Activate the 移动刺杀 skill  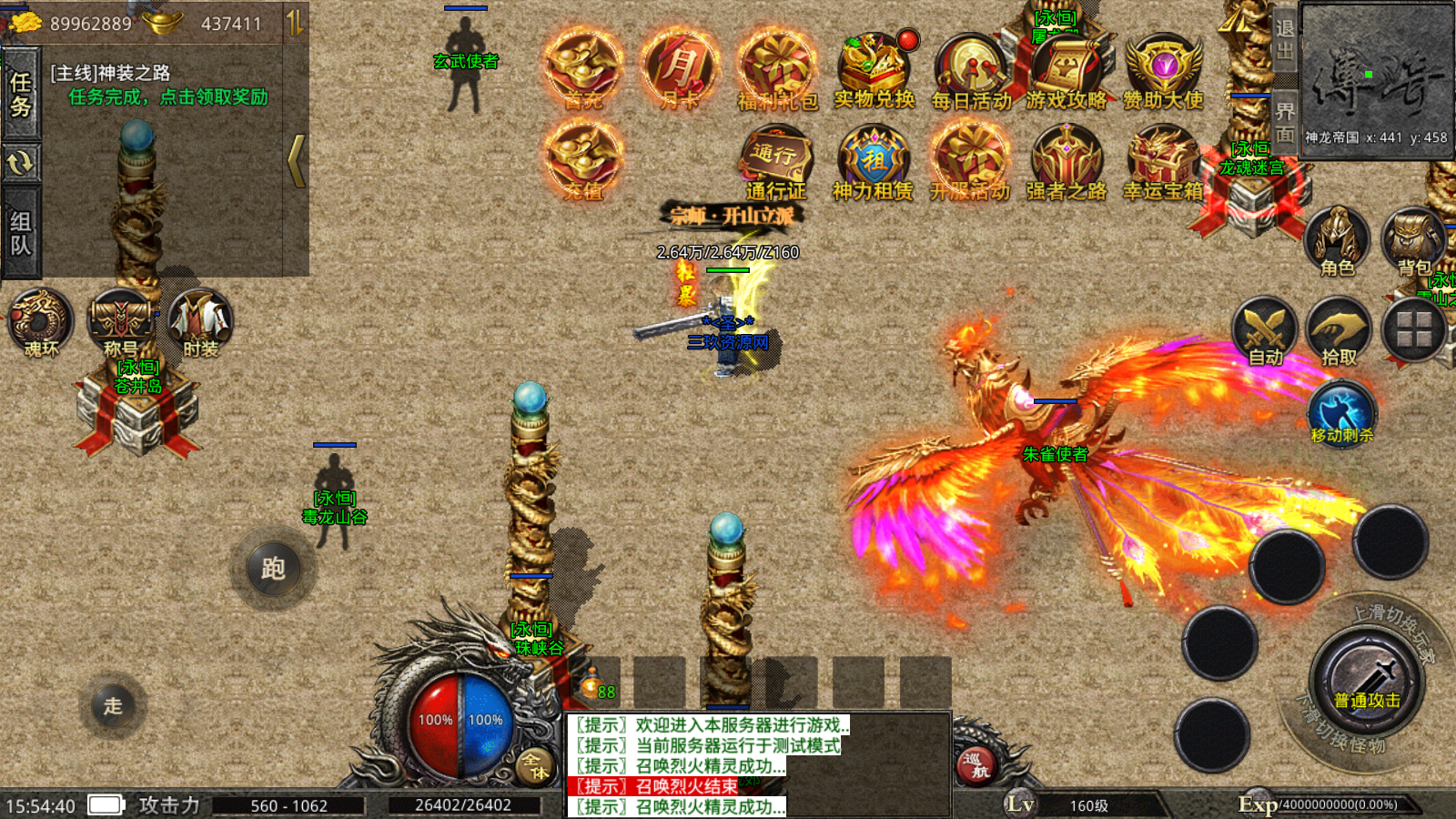click(1341, 411)
